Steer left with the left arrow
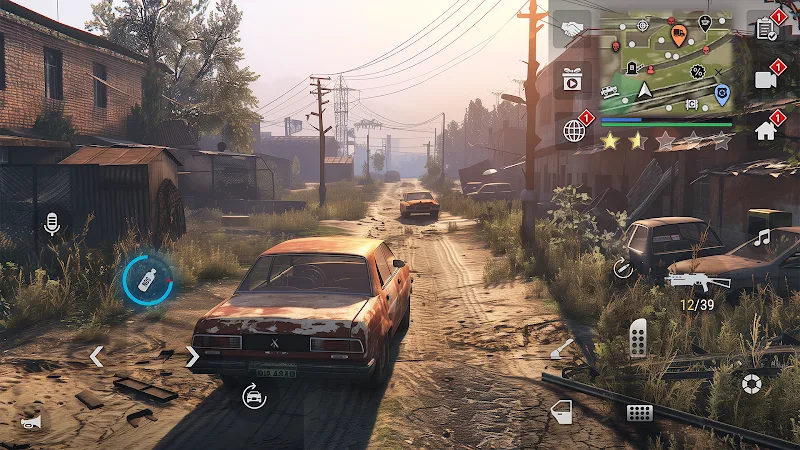 point(96,356)
